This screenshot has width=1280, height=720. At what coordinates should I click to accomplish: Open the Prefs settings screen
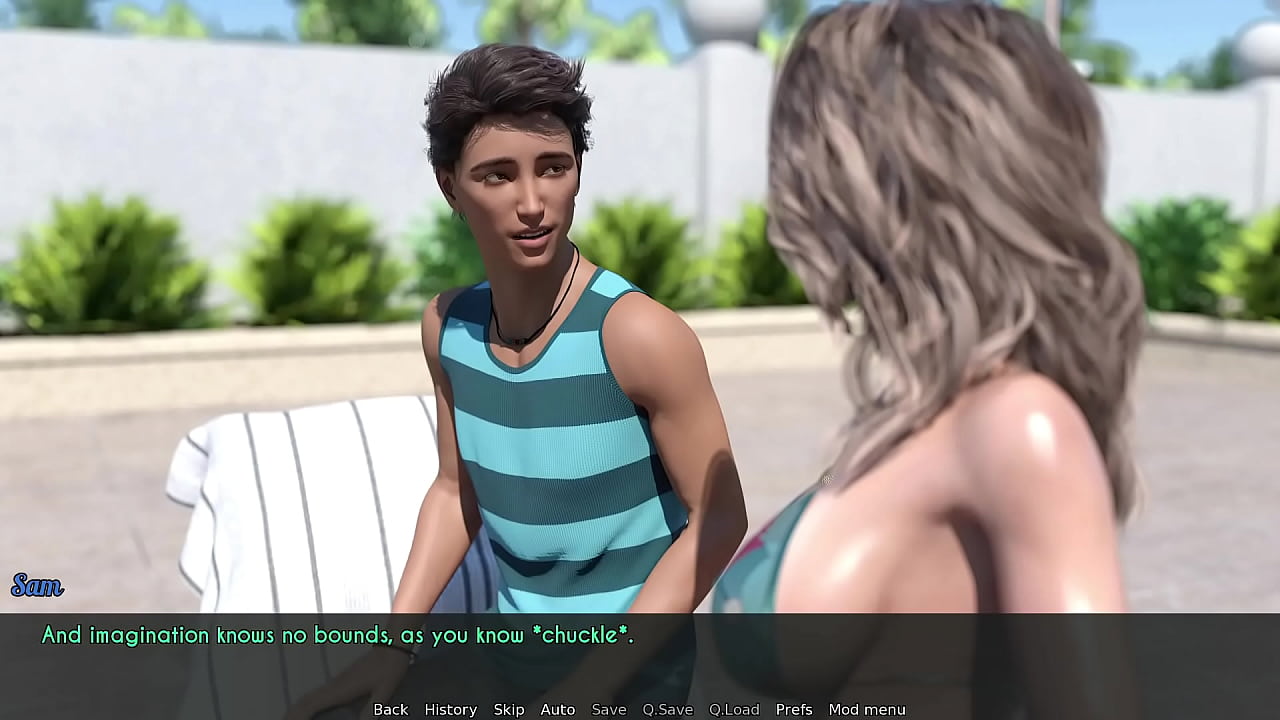pyautogui.click(x=794, y=709)
